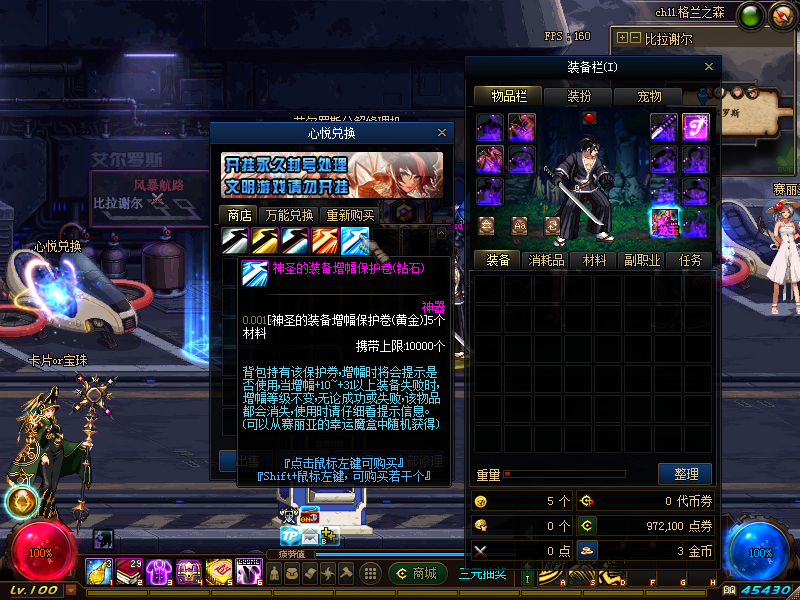Select the 物品栏 items tab
Screen dimensions: 800x600
tap(509, 97)
